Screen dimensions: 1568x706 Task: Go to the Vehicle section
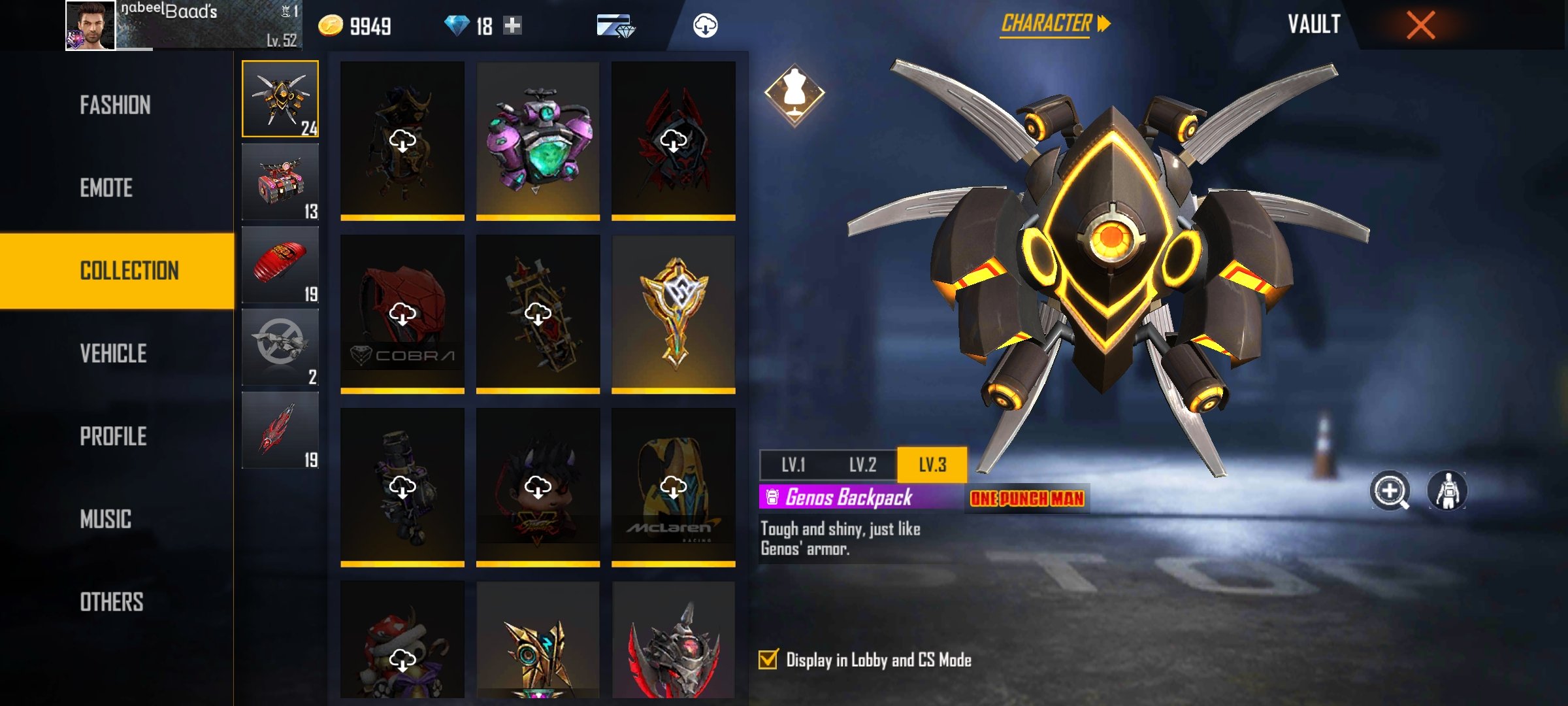[x=114, y=354]
